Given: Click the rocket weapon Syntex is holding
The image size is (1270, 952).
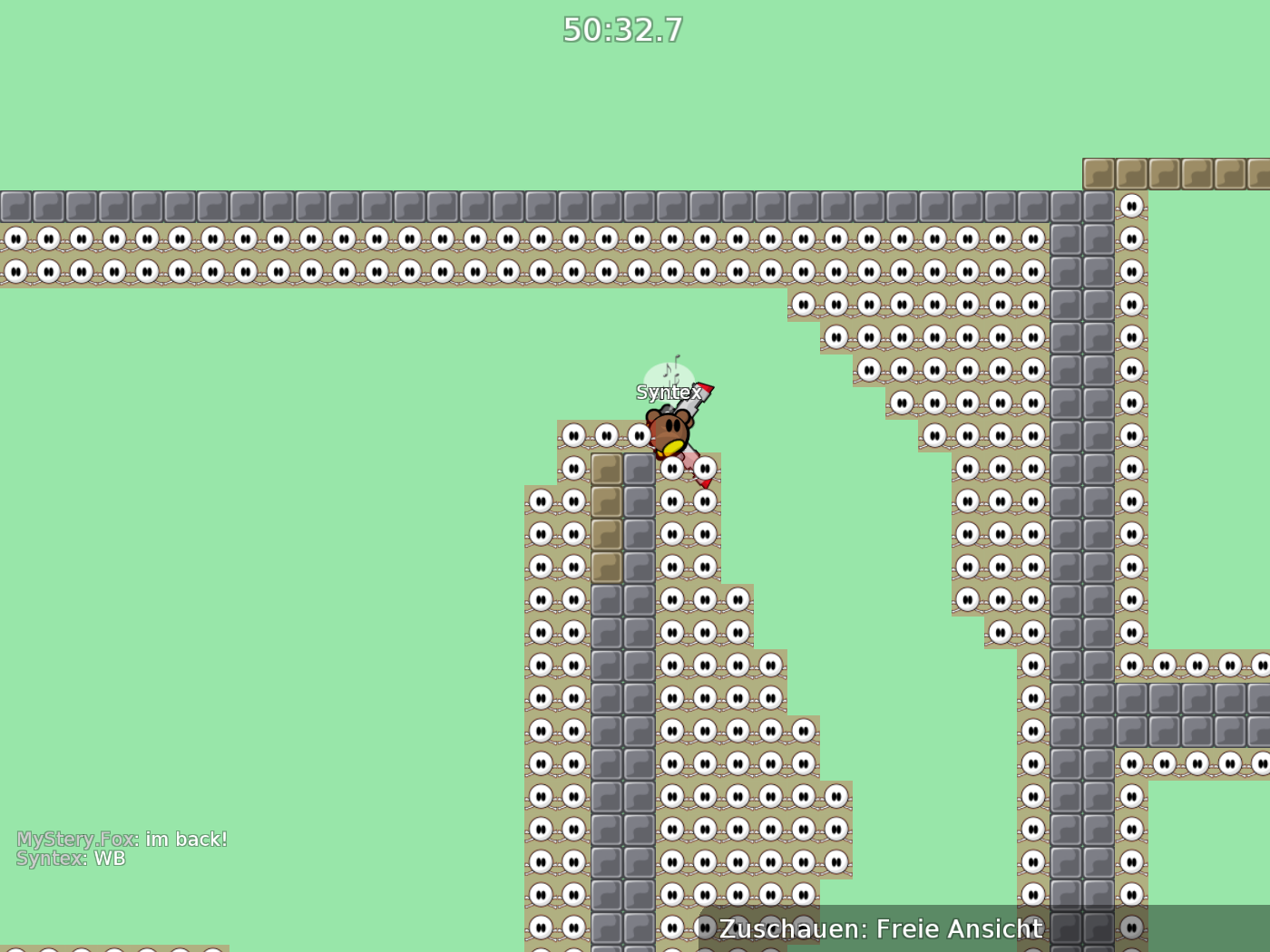Looking at the screenshot, I should tap(703, 394).
